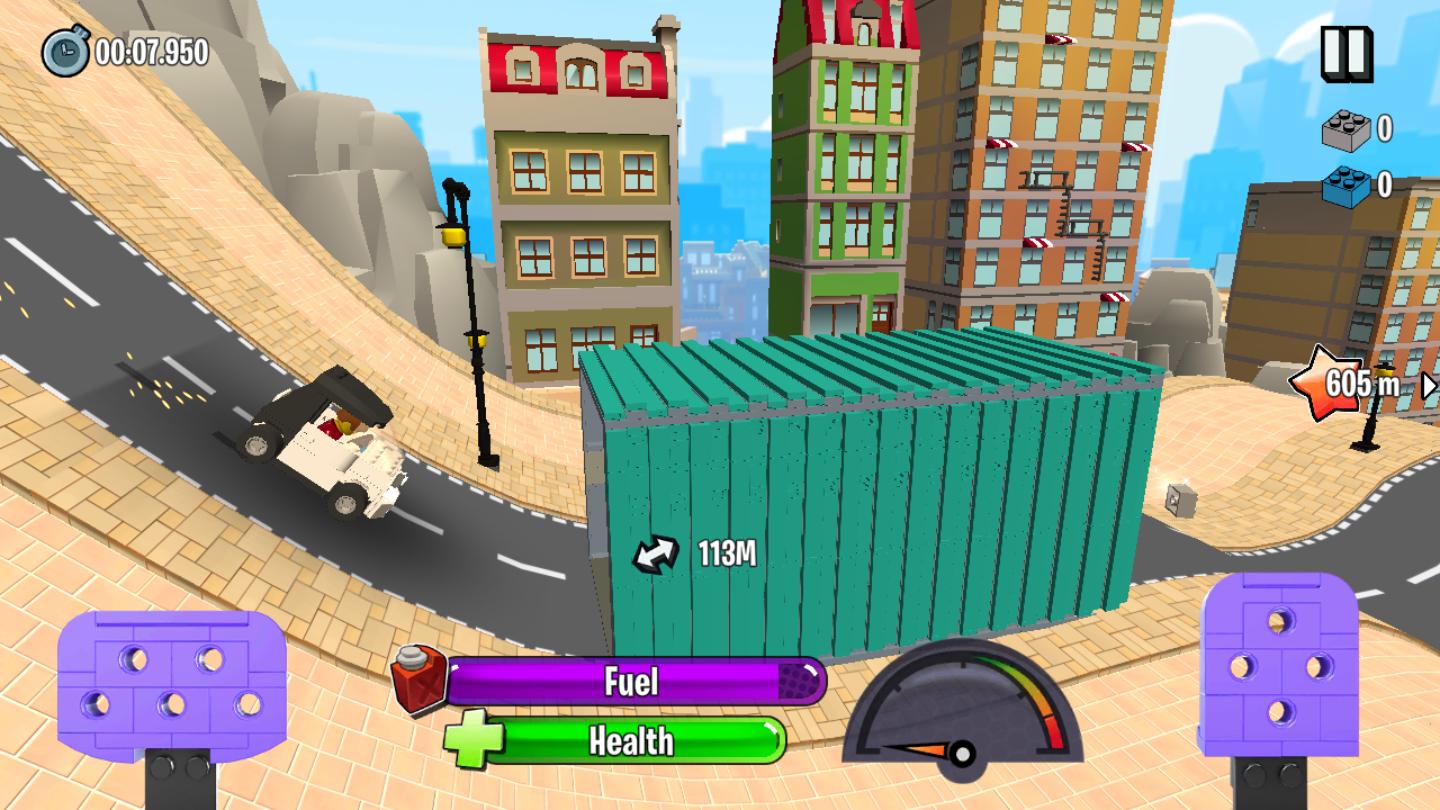Screen dimensions: 1440x810
Task: Pause the game with the pause button
Action: pyautogui.click(x=1346, y=53)
